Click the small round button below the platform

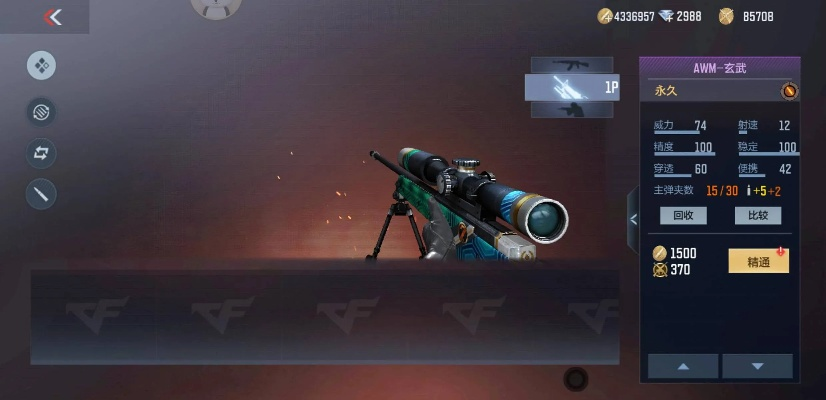pyautogui.click(x=576, y=378)
